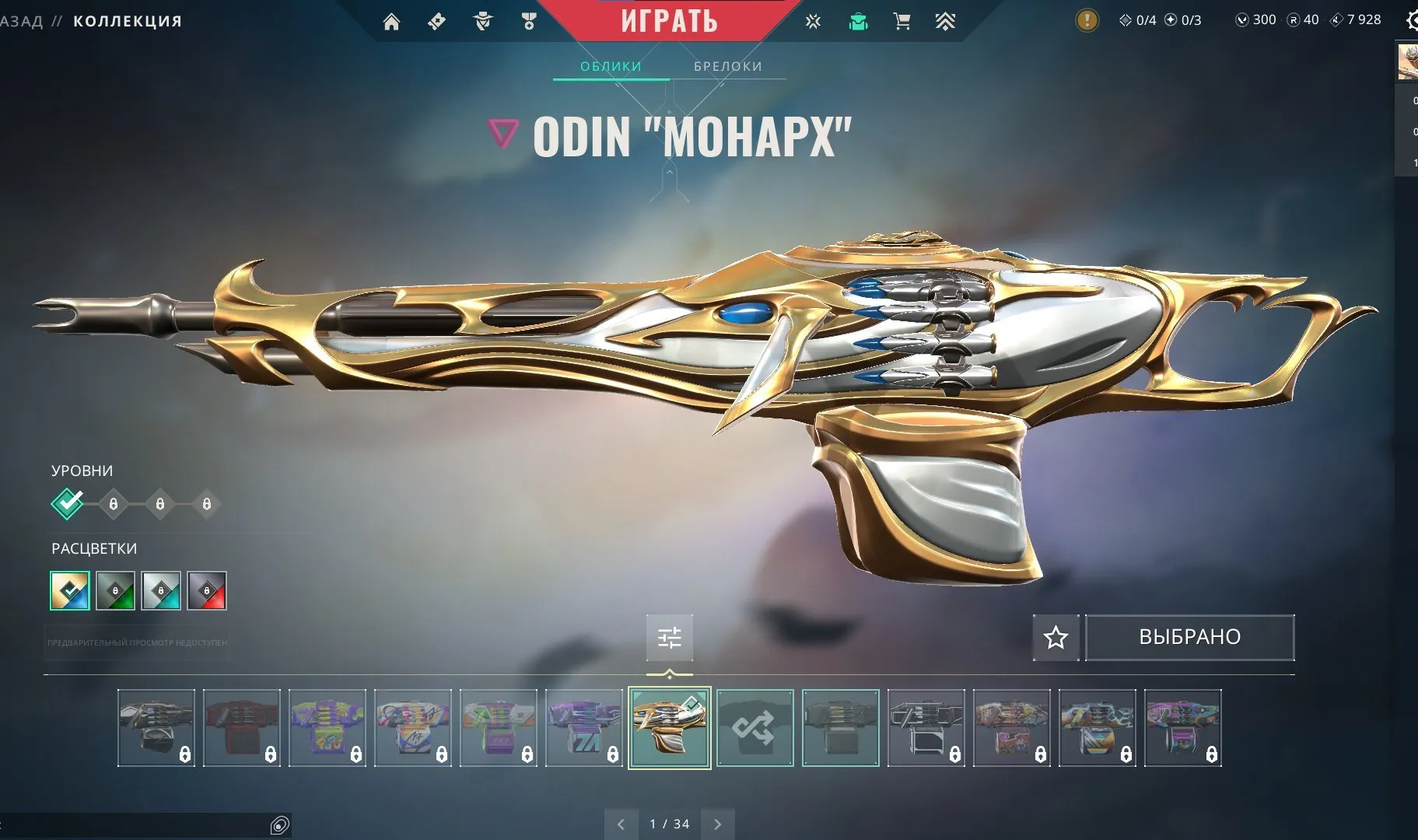This screenshot has height=840, width=1418.
Task: Open the home screen icon
Action: 393,21
